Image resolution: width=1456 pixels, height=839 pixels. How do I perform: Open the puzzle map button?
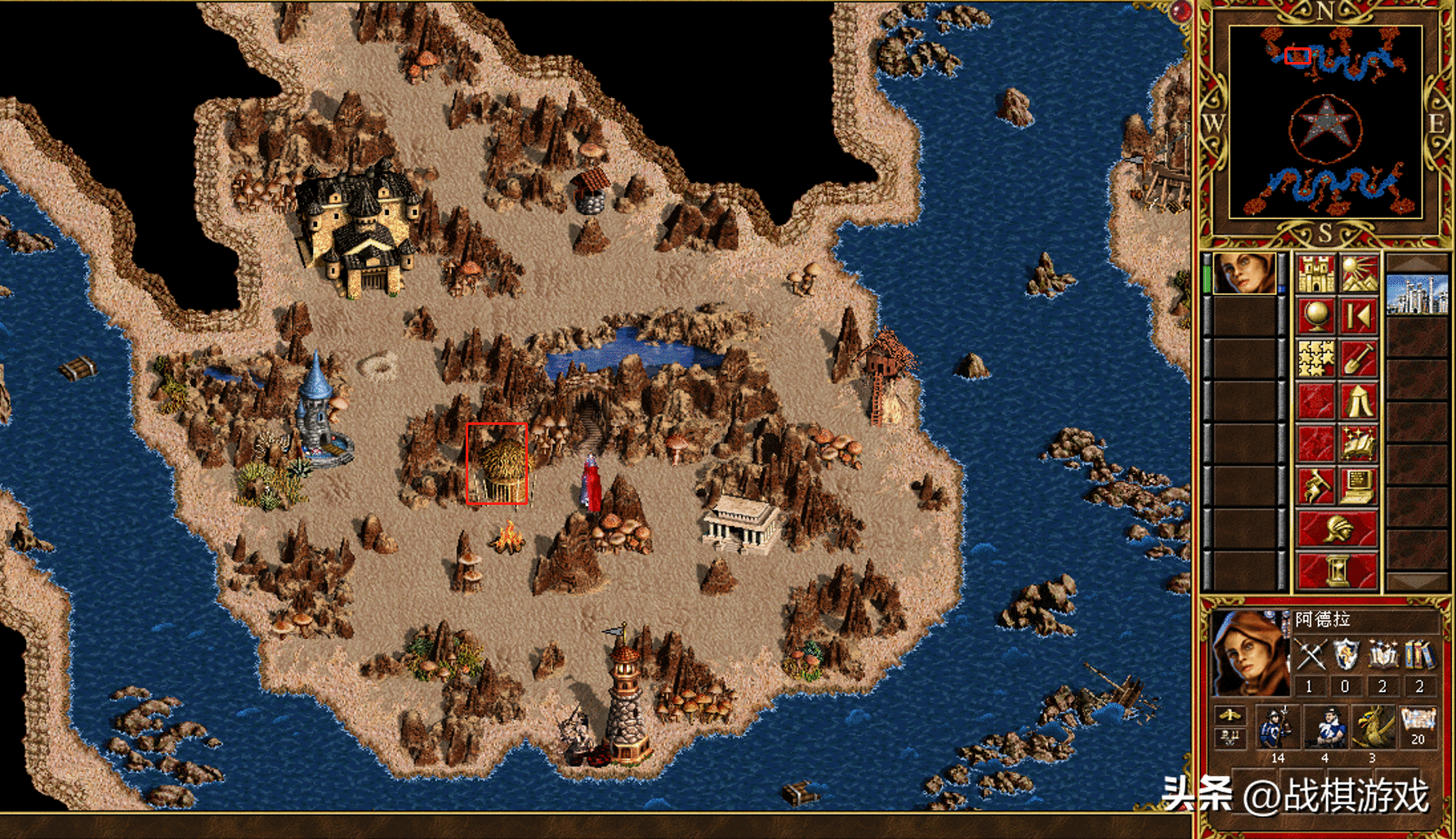point(1315,359)
